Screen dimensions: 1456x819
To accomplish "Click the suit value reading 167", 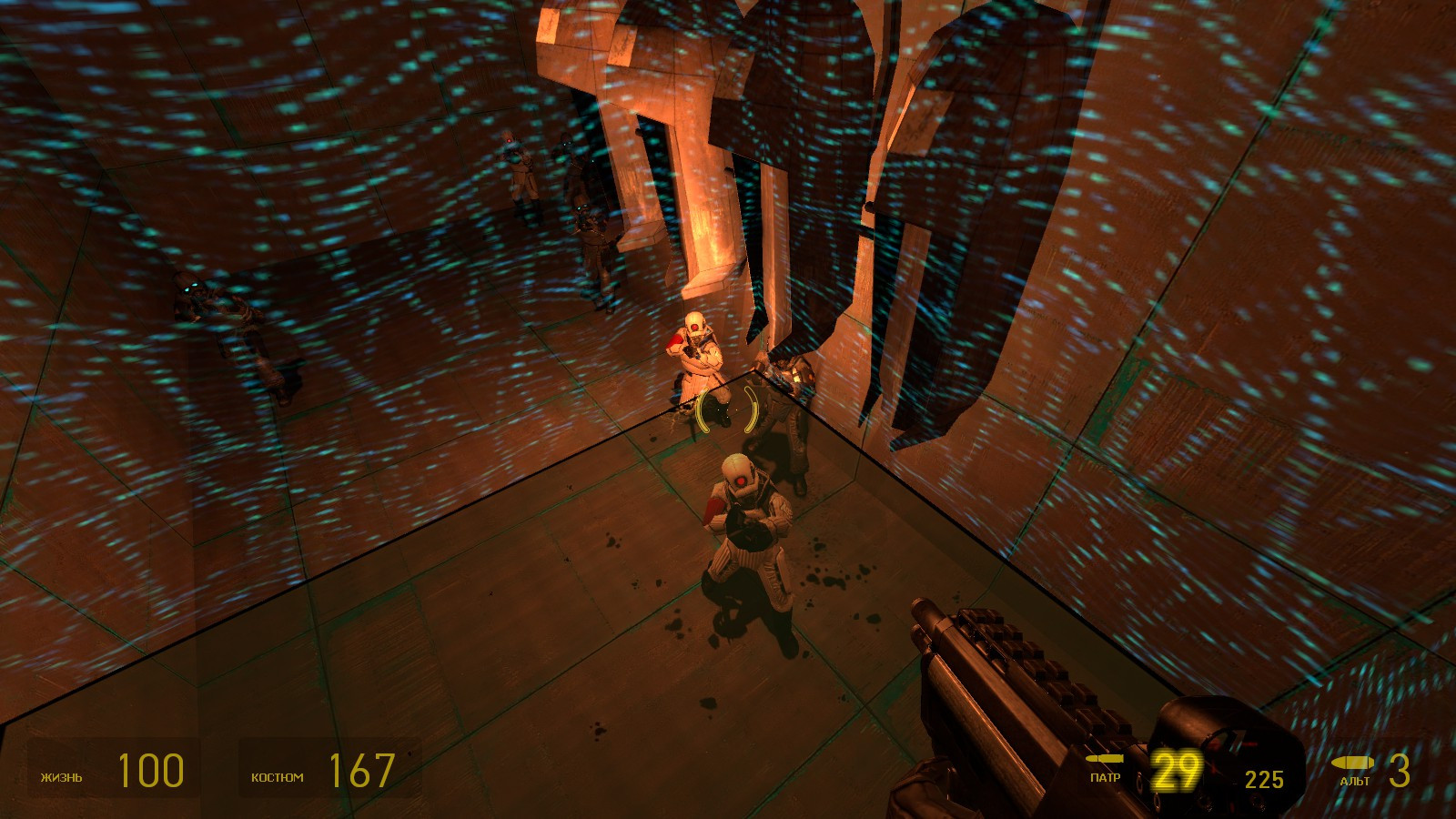I will [362, 771].
